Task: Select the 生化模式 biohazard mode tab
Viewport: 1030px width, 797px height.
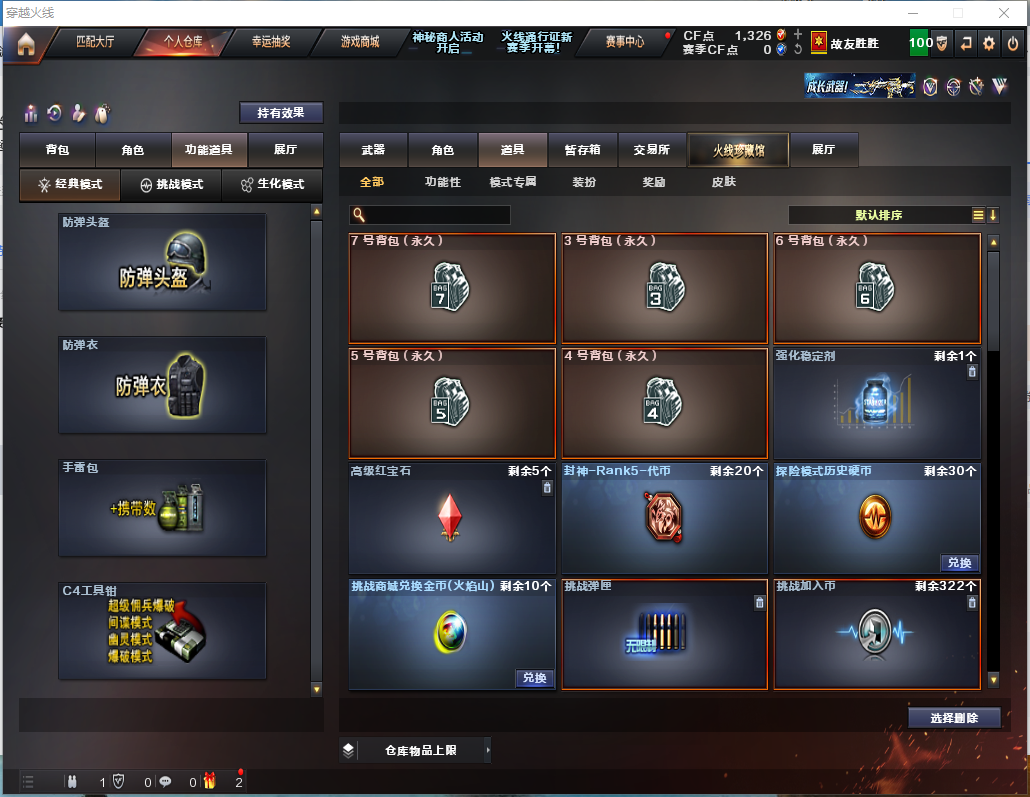Action: pyautogui.click(x=272, y=185)
